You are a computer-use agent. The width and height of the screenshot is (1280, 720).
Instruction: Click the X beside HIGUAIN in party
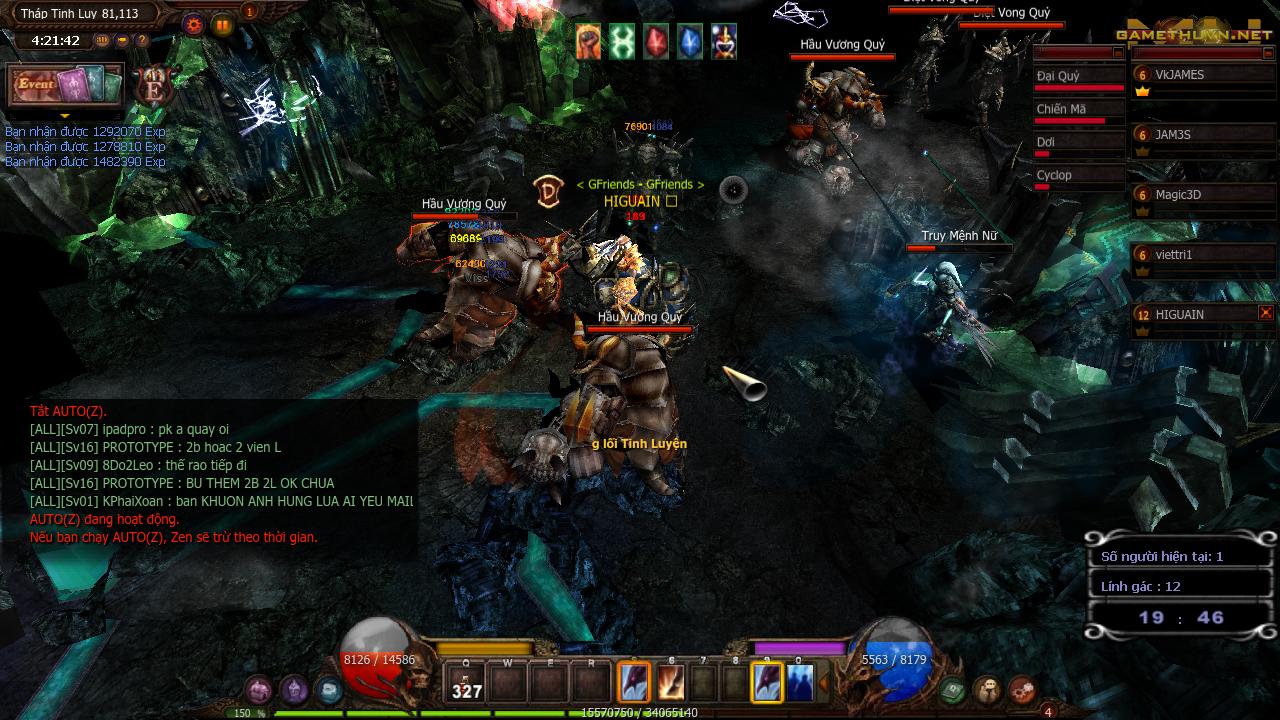click(x=1266, y=313)
